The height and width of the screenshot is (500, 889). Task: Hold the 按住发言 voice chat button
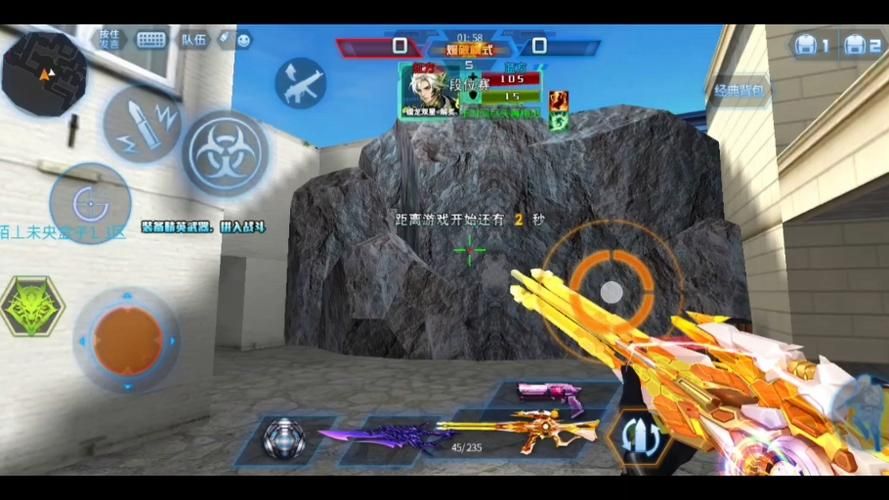point(109,39)
